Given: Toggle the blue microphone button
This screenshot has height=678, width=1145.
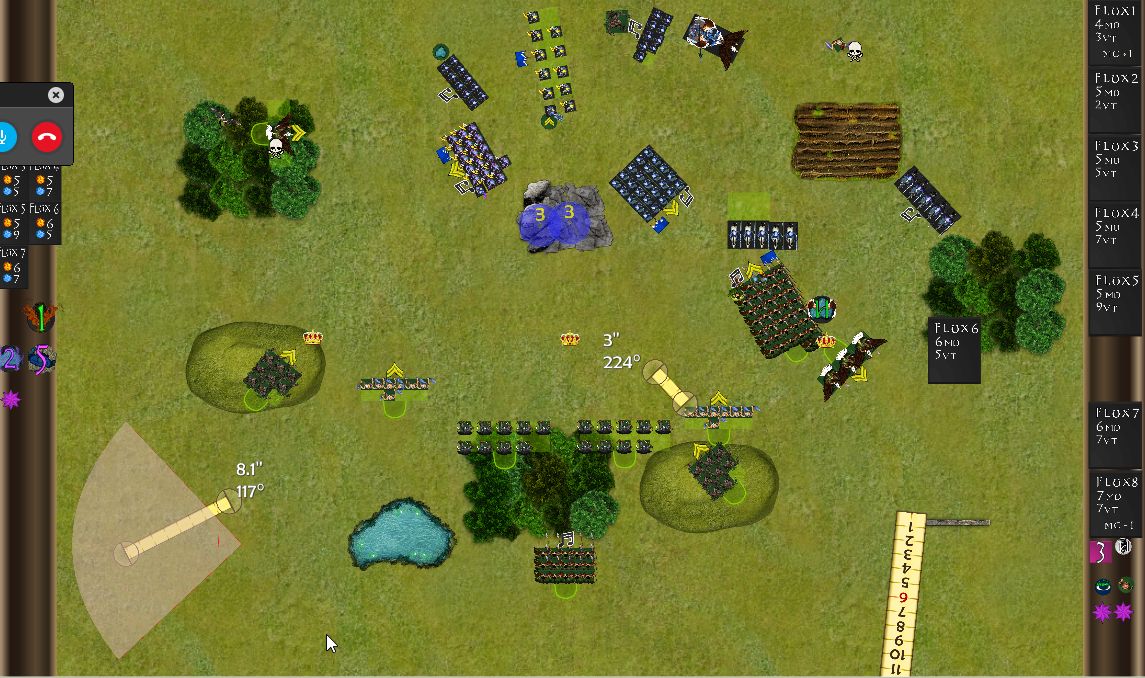Looking at the screenshot, I should point(5,136).
